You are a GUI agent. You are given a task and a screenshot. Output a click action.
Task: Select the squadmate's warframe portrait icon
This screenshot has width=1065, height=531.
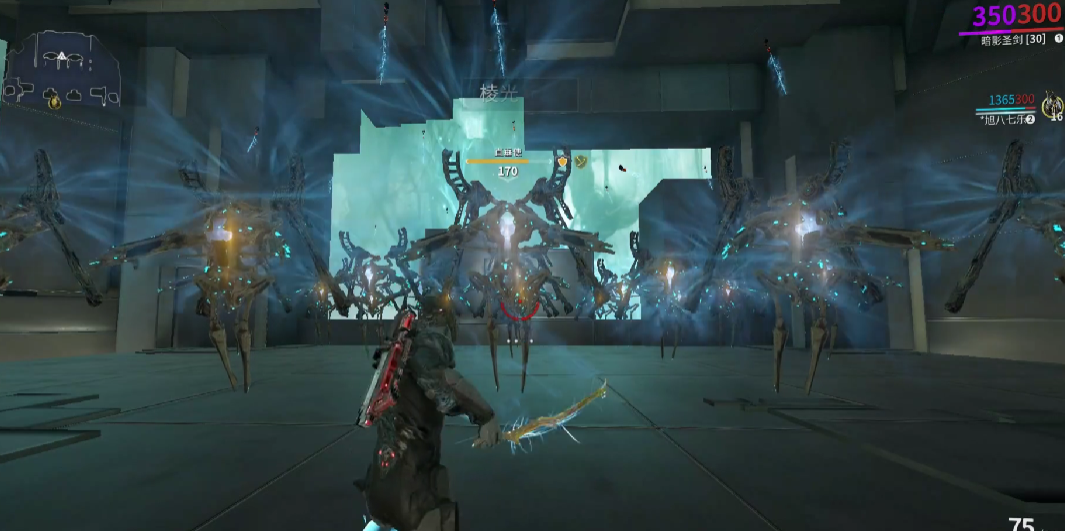(x=1051, y=104)
